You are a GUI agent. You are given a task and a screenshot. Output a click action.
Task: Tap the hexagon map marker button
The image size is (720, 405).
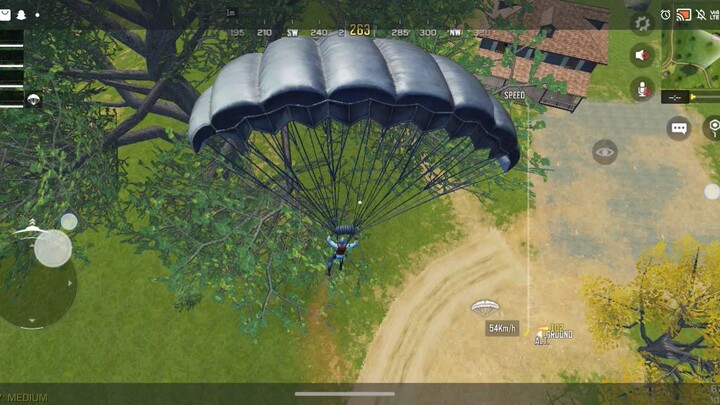pyautogui.click(x=712, y=127)
